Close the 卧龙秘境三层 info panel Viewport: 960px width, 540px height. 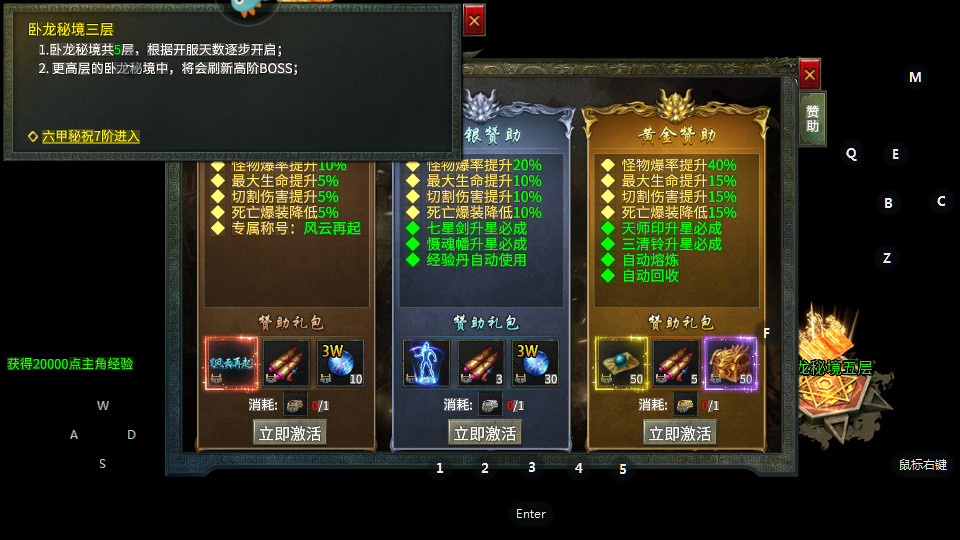pyautogui.click(x=474, y=20)
